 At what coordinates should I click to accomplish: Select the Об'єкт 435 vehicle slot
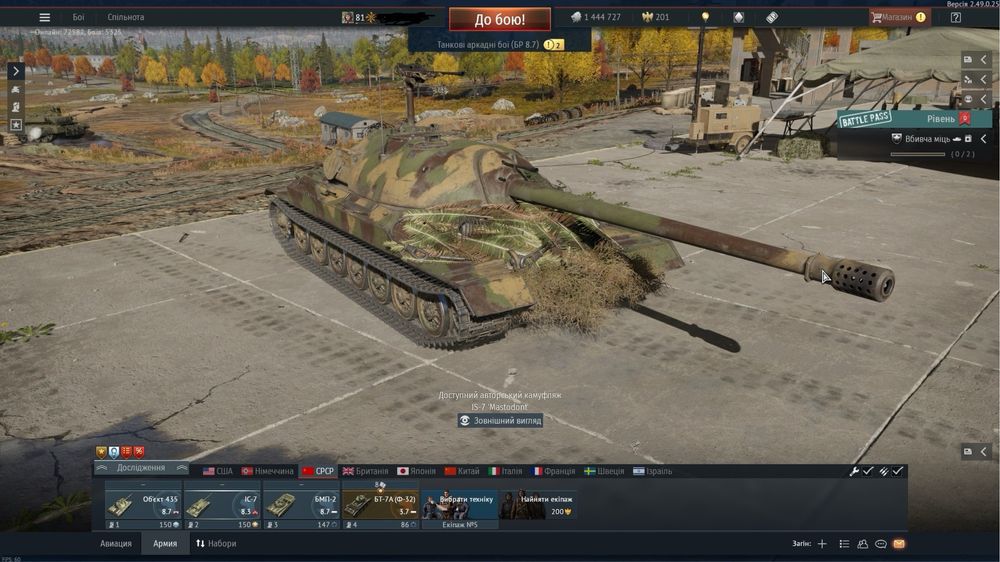click(143, 505)
